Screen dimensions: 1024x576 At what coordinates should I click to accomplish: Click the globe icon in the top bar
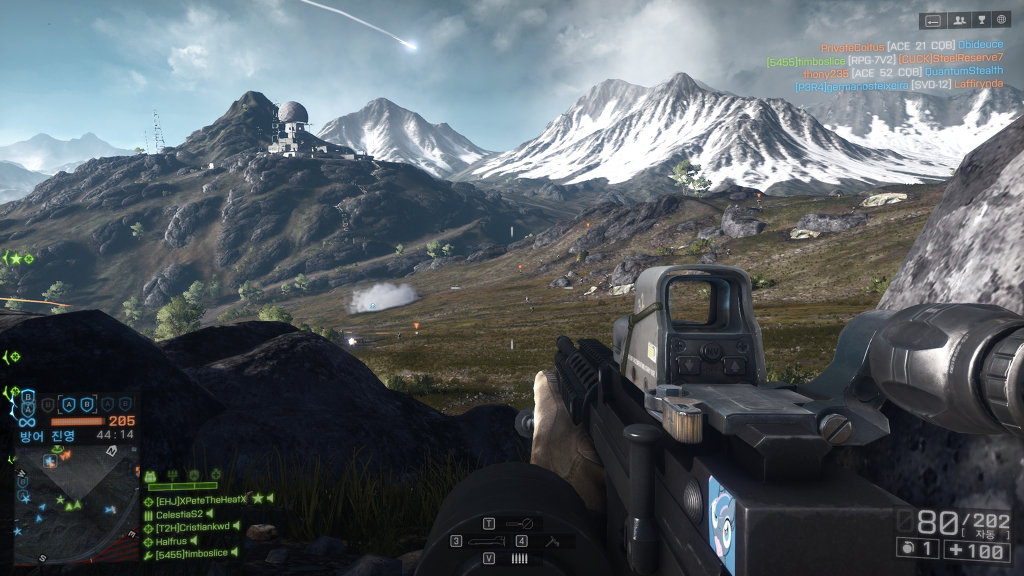[x=1001, y=20]
